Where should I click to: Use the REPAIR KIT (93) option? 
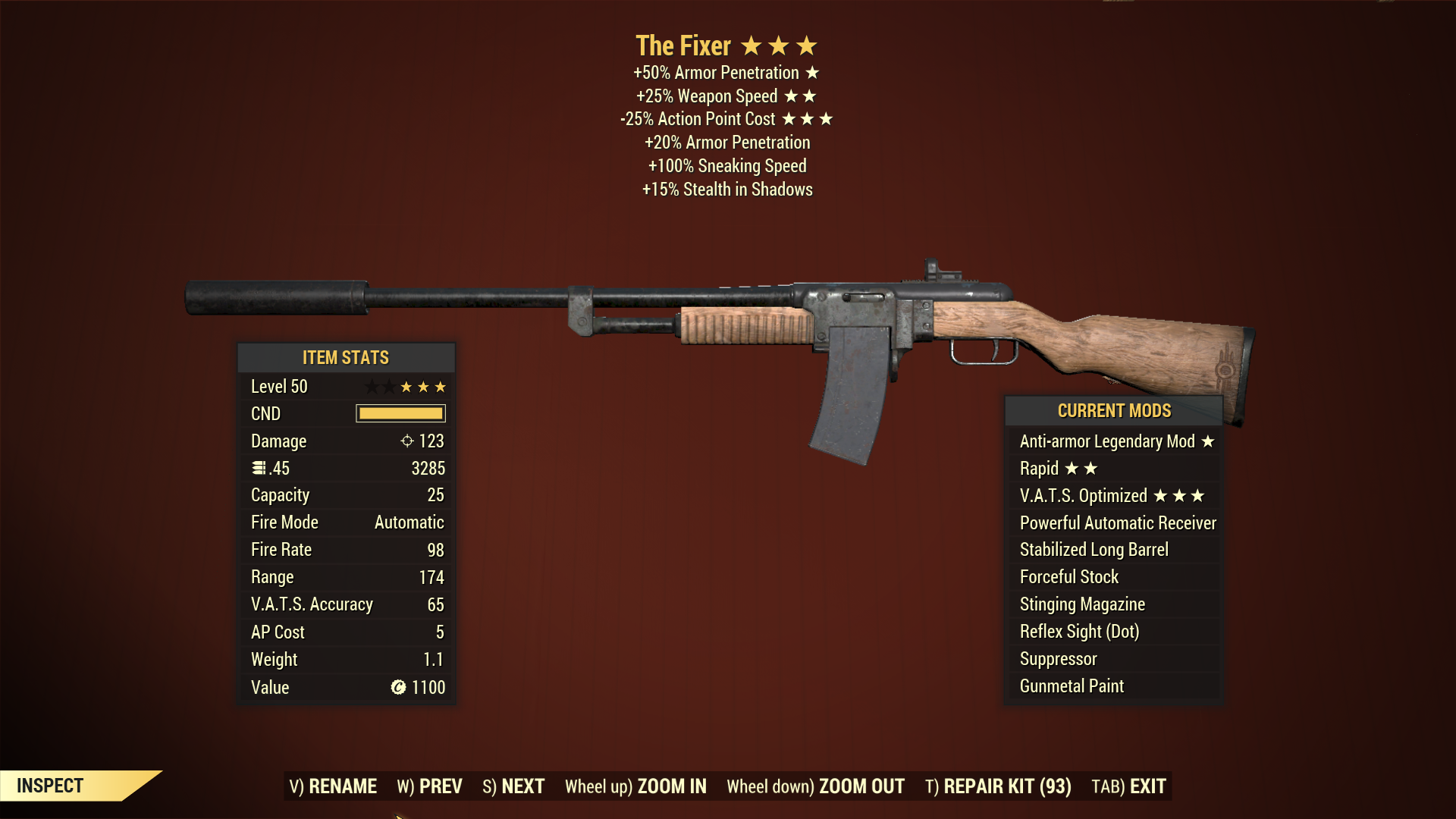(998, 786)
